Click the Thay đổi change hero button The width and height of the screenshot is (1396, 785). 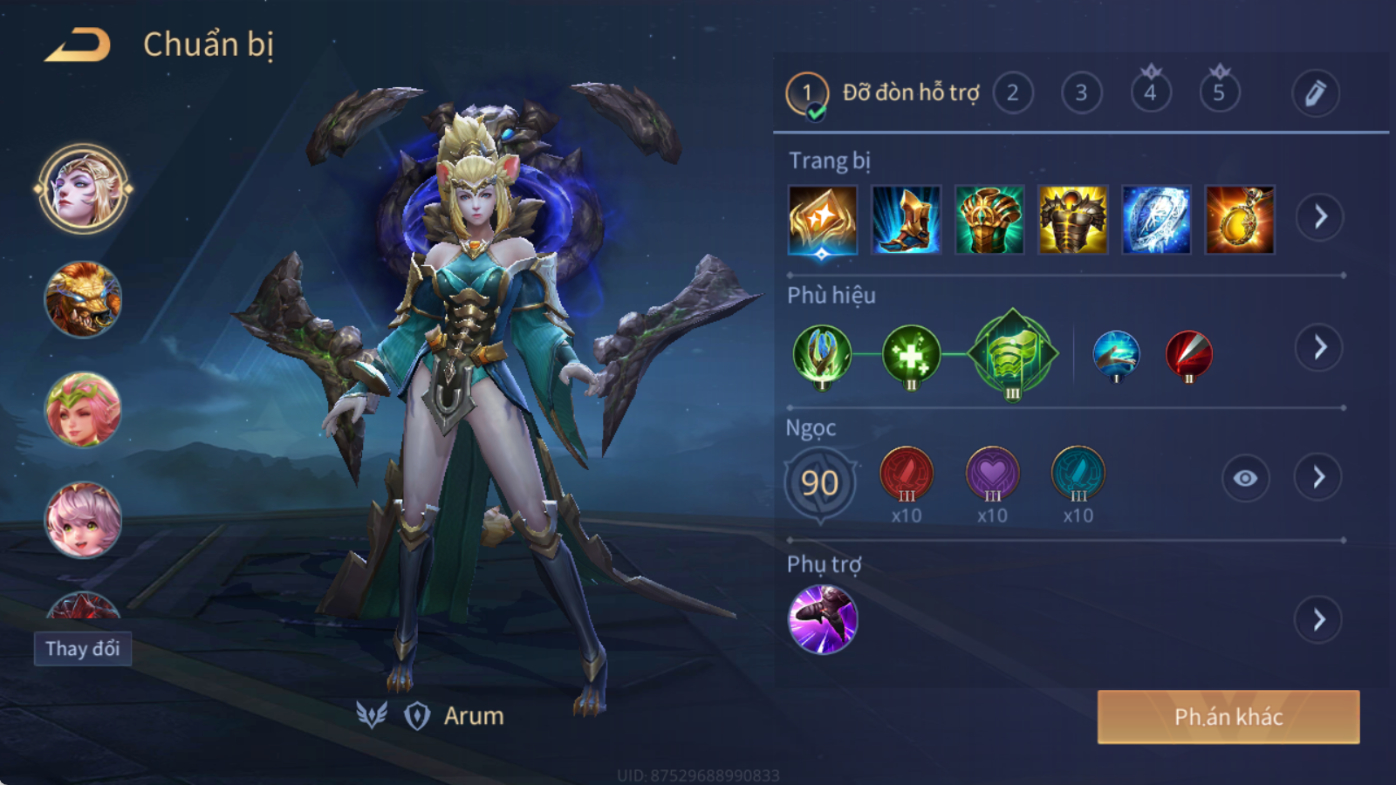(82, 649)
